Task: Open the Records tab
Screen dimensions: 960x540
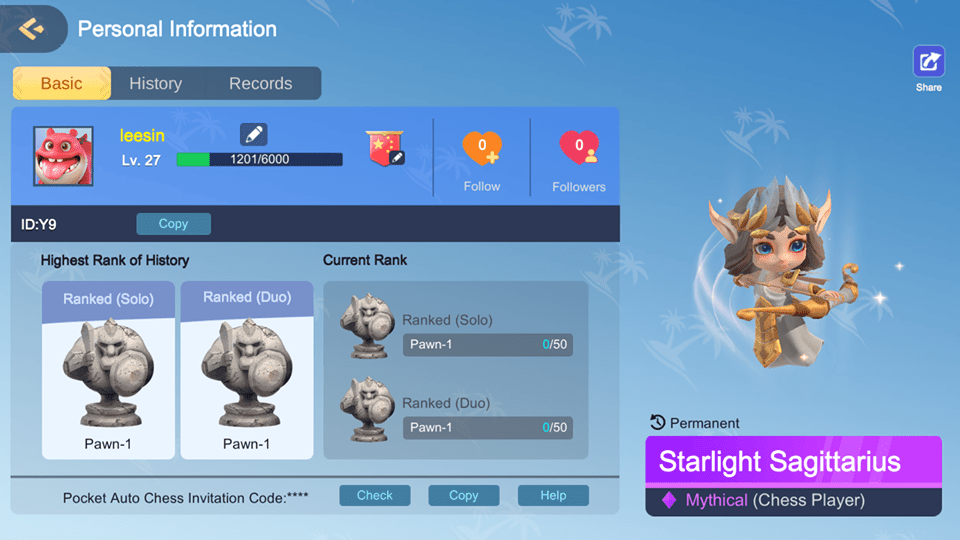Action: tap(260, 84)
